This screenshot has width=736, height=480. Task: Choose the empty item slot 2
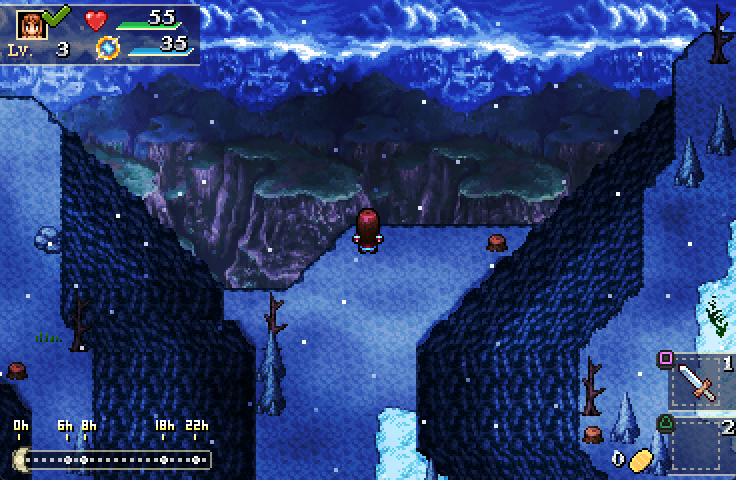pos(696,445)
